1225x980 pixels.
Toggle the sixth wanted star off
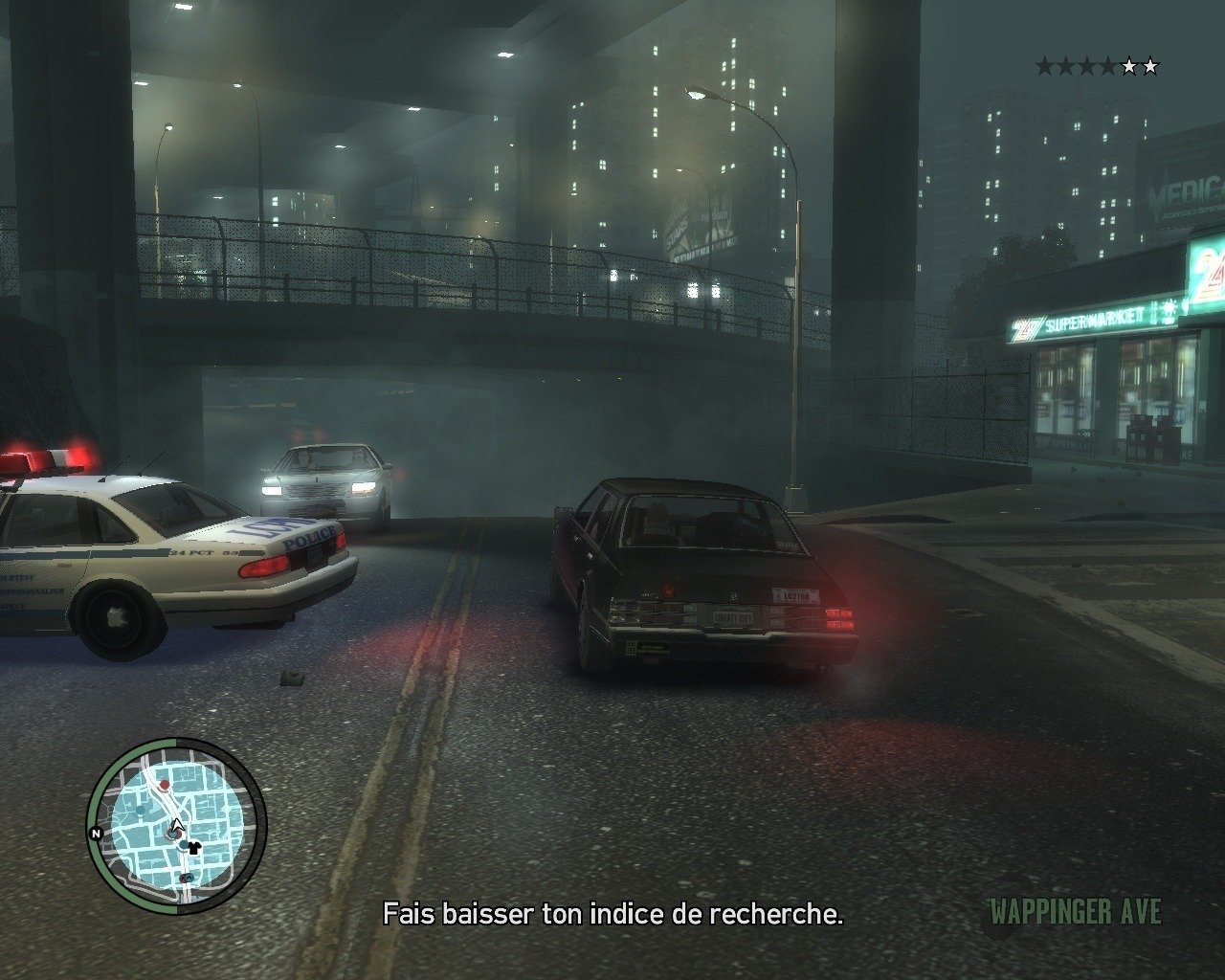pyautogui.click(x=1150, y=66)
